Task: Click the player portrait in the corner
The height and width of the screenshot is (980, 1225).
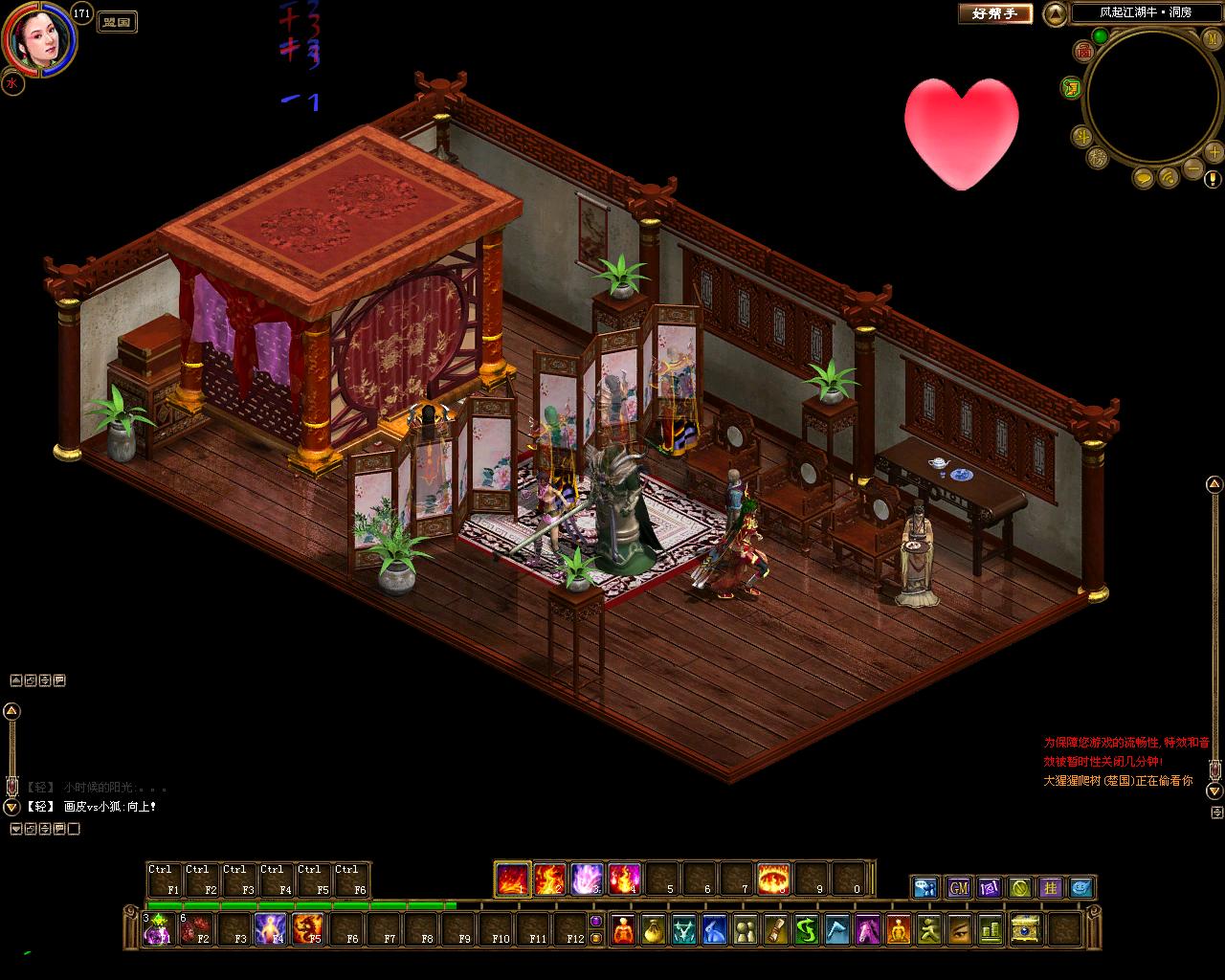Action: tap(38, 40)
